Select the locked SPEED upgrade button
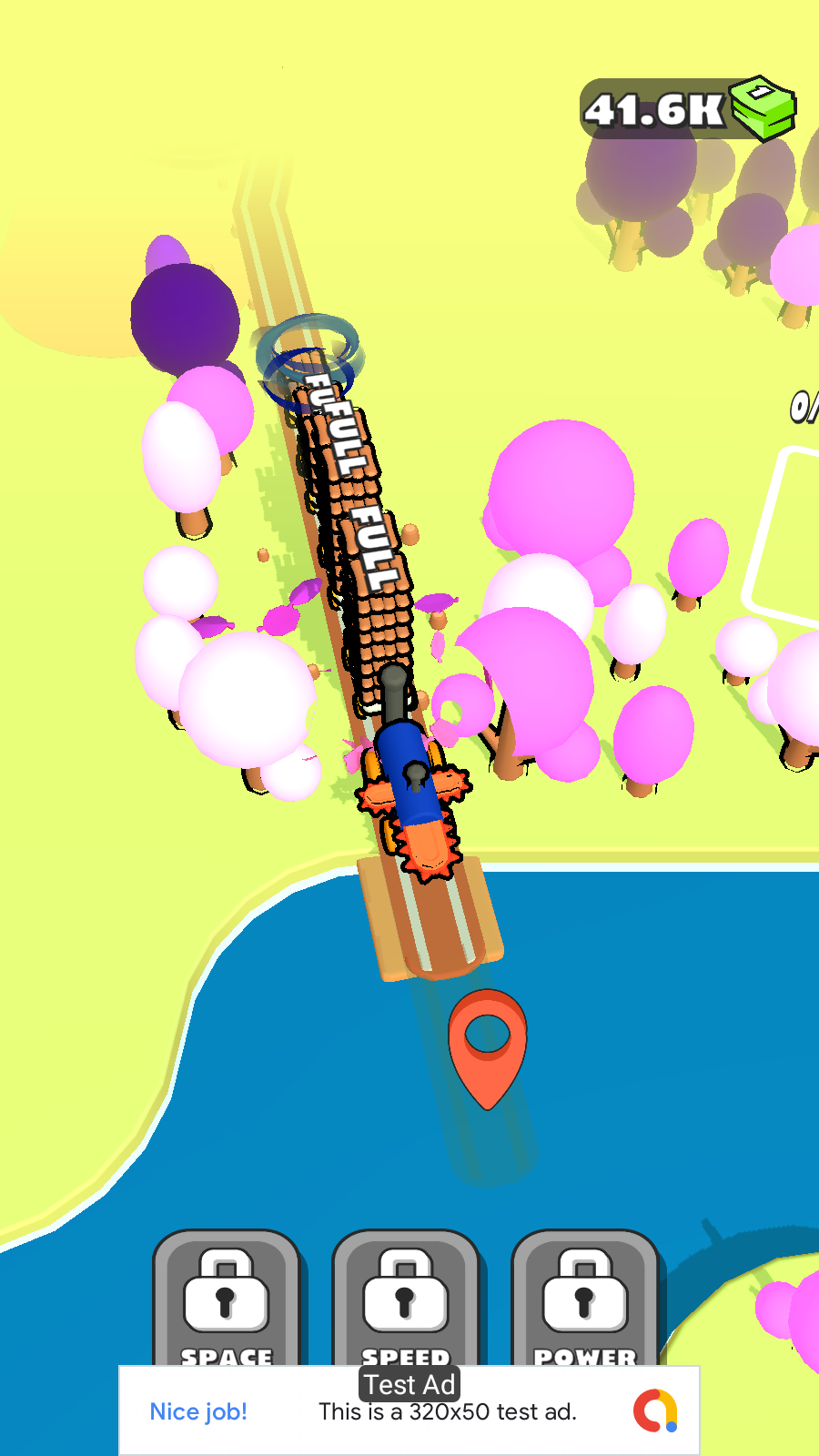The image size is (819, 1456). pos(405,1299)
